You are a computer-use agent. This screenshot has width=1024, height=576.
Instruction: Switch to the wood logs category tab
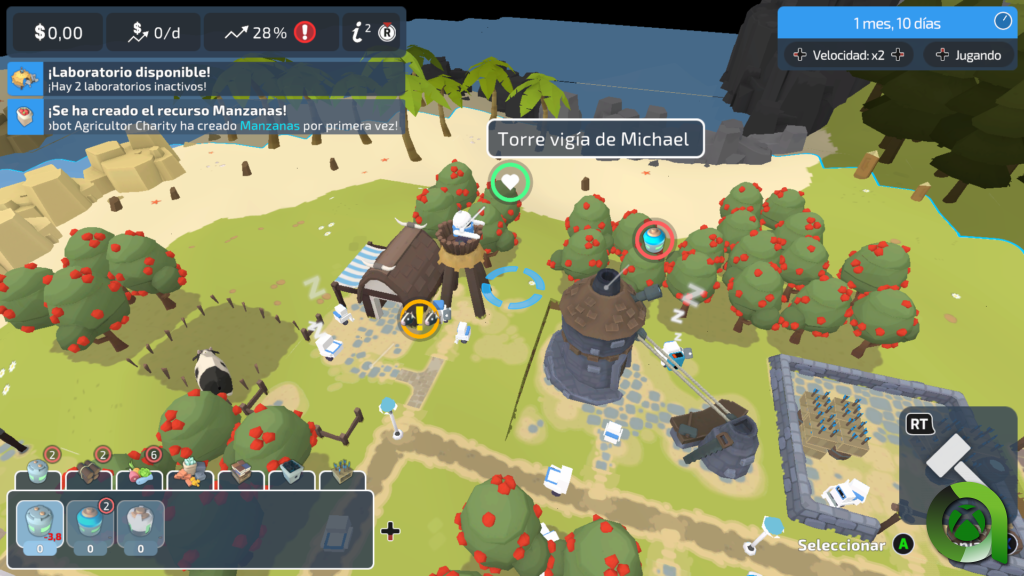point(88,472)
